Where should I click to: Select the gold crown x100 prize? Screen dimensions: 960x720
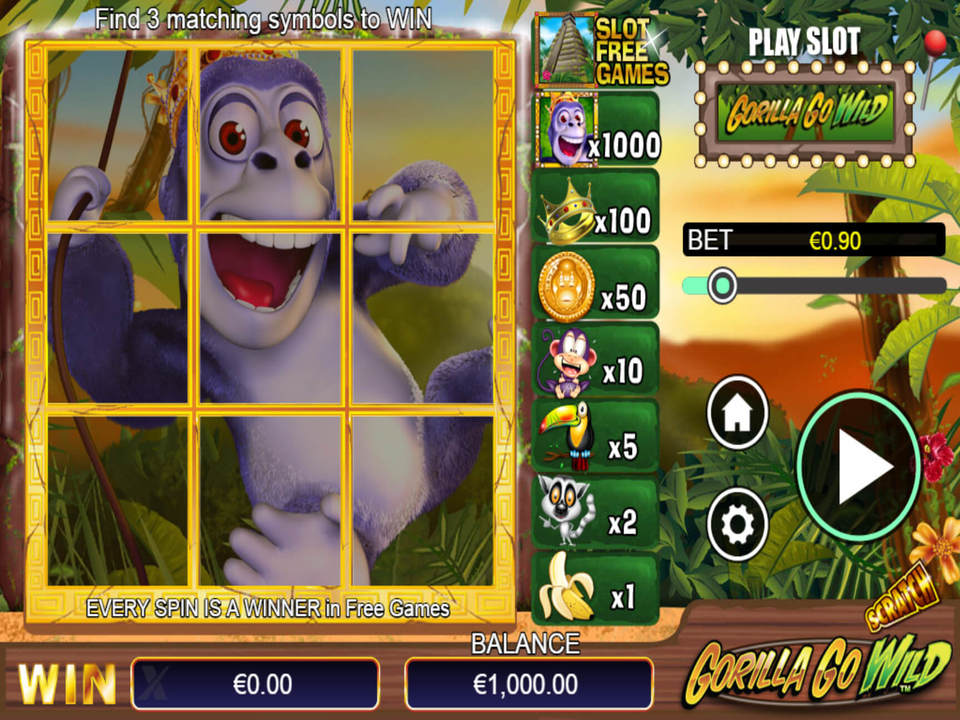(596, 206)
